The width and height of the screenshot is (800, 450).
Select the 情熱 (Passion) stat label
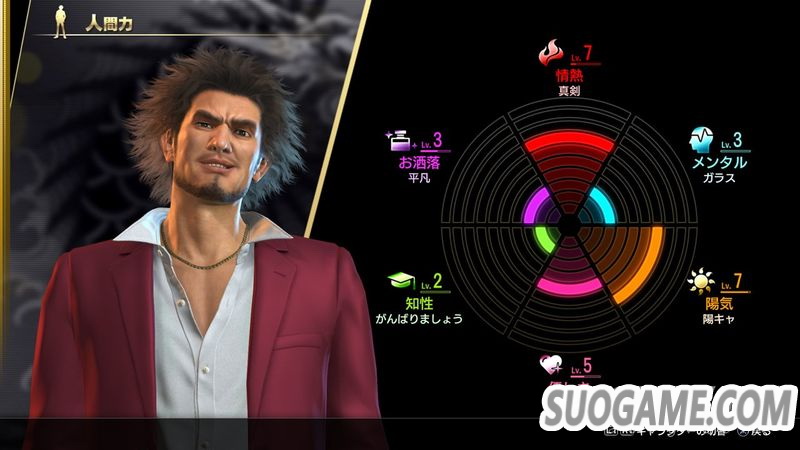[x=566, y=73]
